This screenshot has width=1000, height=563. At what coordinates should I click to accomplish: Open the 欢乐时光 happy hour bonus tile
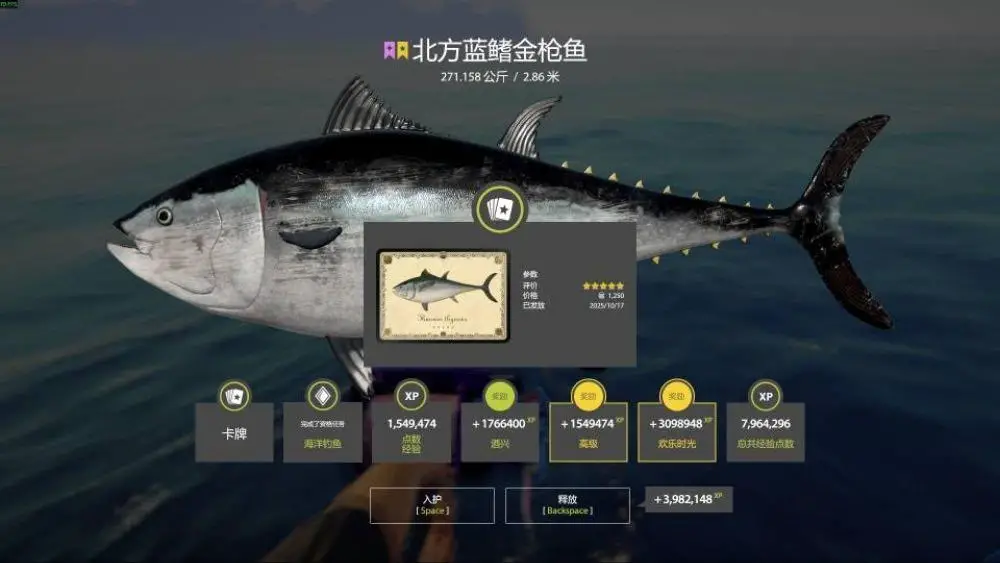click(x=677, y=432)
